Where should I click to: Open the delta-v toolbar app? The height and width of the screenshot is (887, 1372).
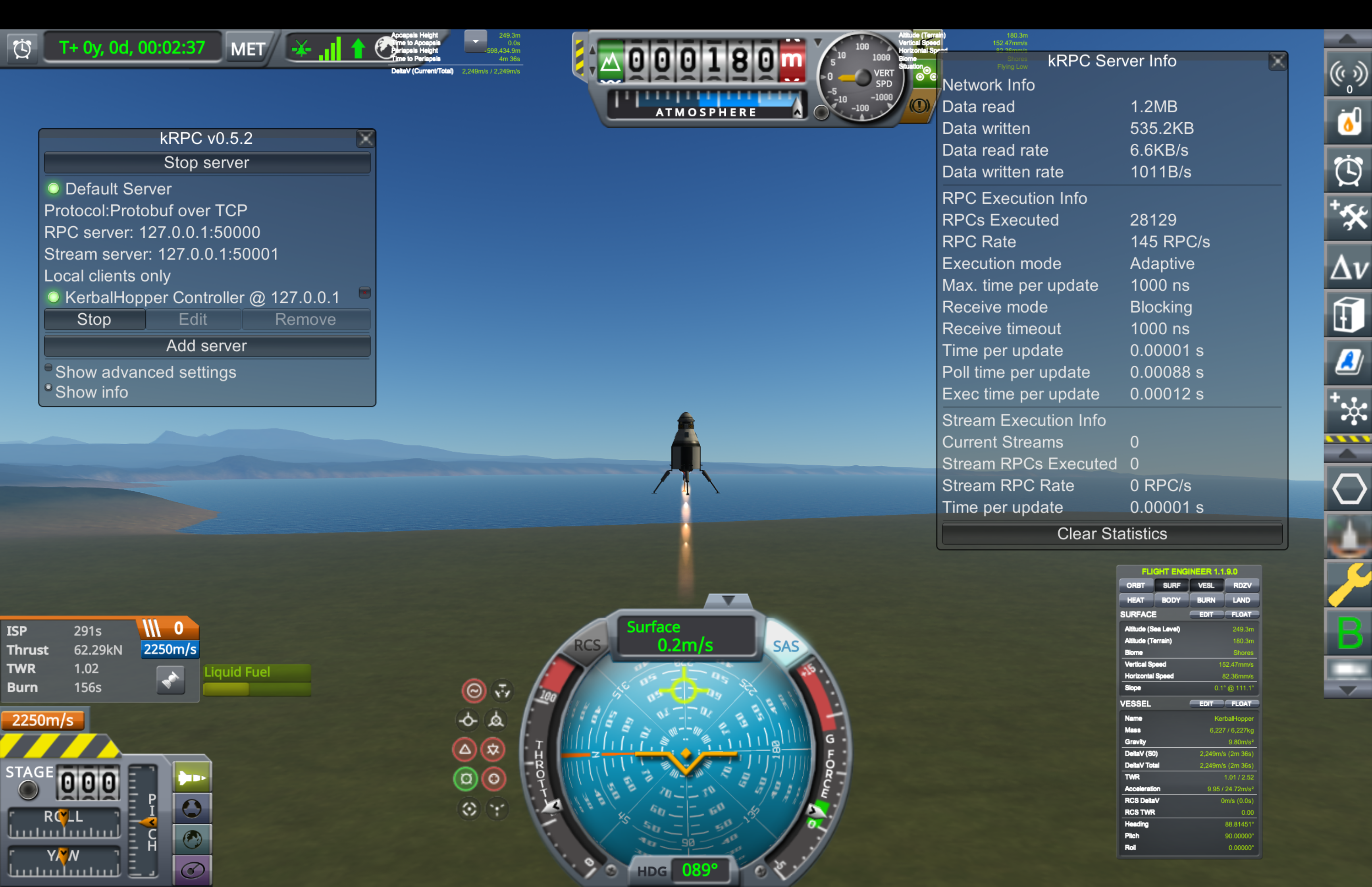click(1348, 267)
